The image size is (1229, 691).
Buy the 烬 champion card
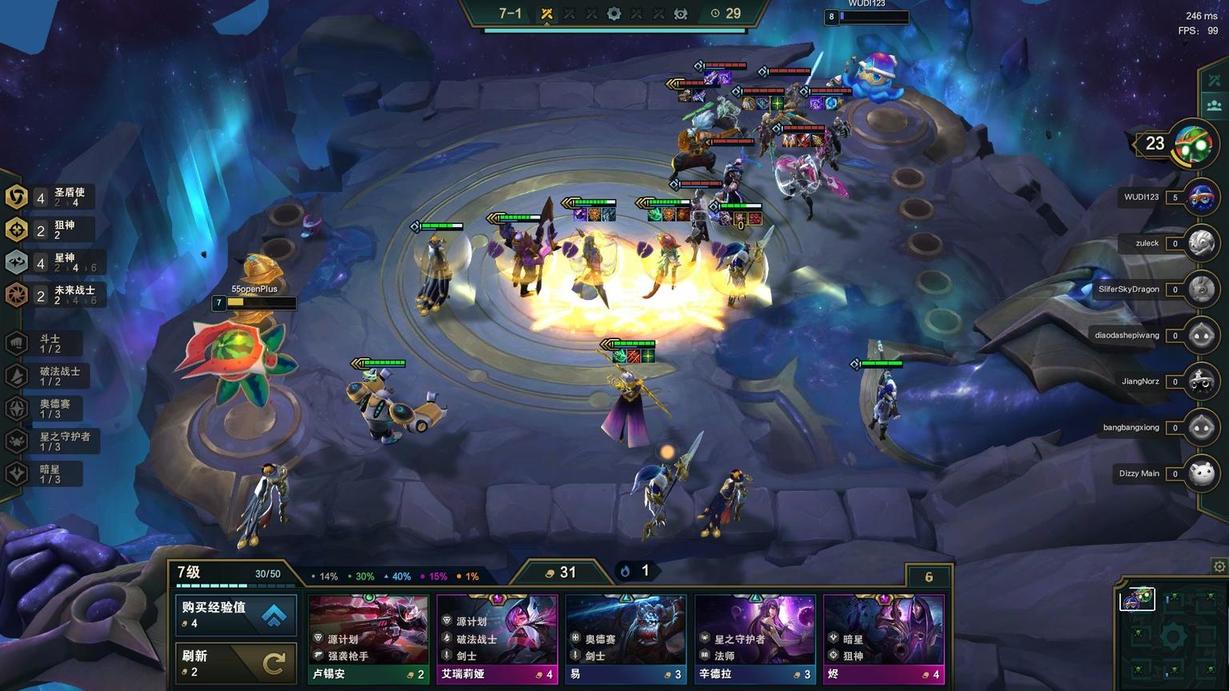pos(884,638)
